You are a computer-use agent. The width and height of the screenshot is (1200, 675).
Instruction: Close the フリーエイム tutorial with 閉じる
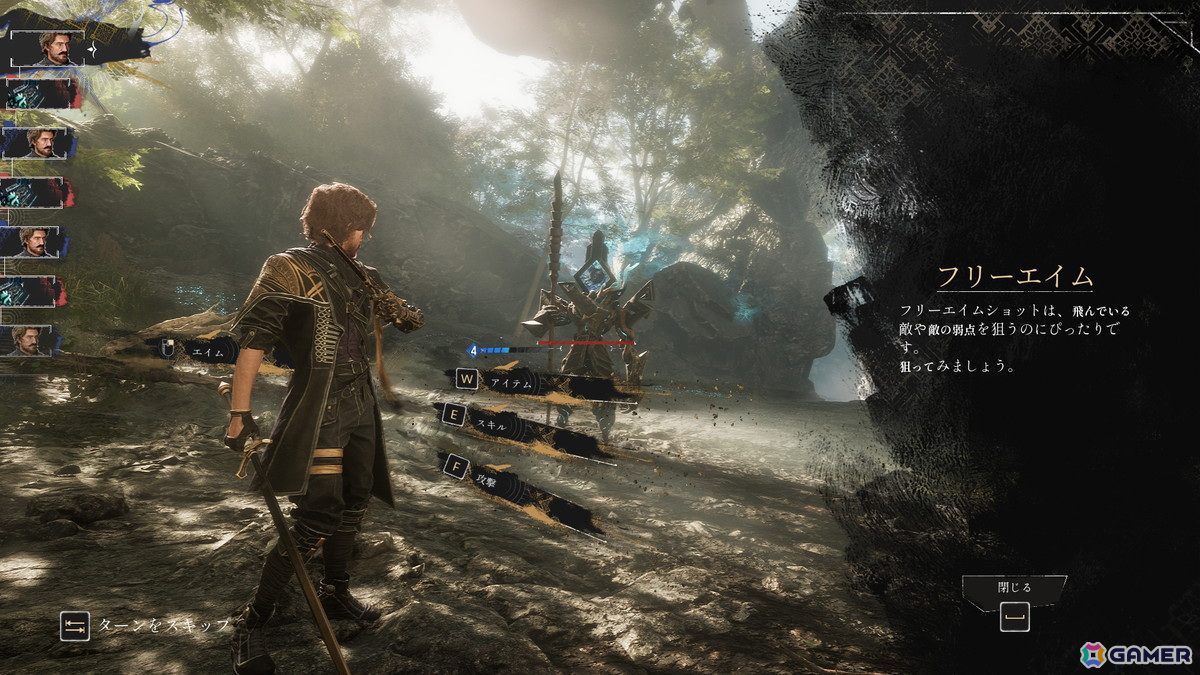(1014, 604)
